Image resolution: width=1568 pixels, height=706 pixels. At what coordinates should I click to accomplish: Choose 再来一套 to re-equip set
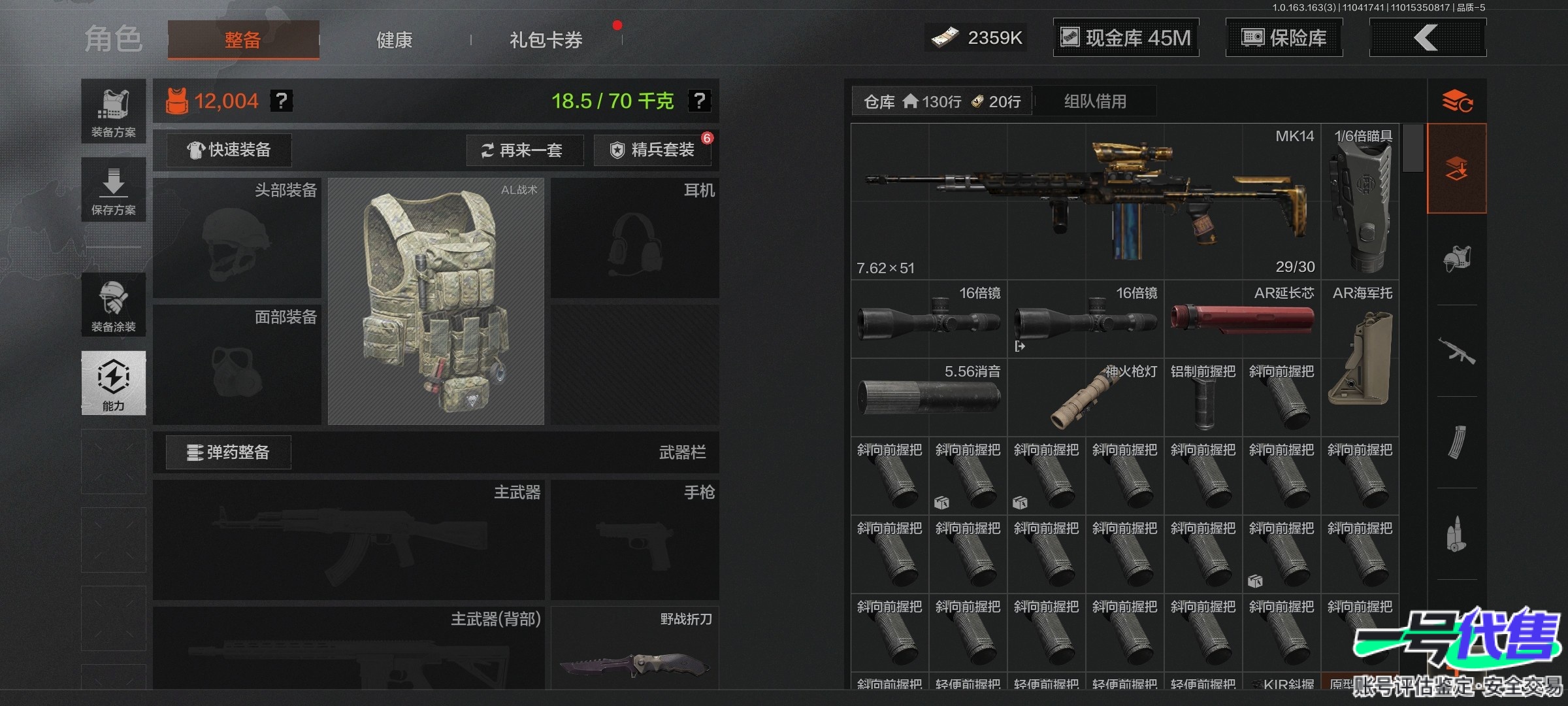[x=525, y=150]
